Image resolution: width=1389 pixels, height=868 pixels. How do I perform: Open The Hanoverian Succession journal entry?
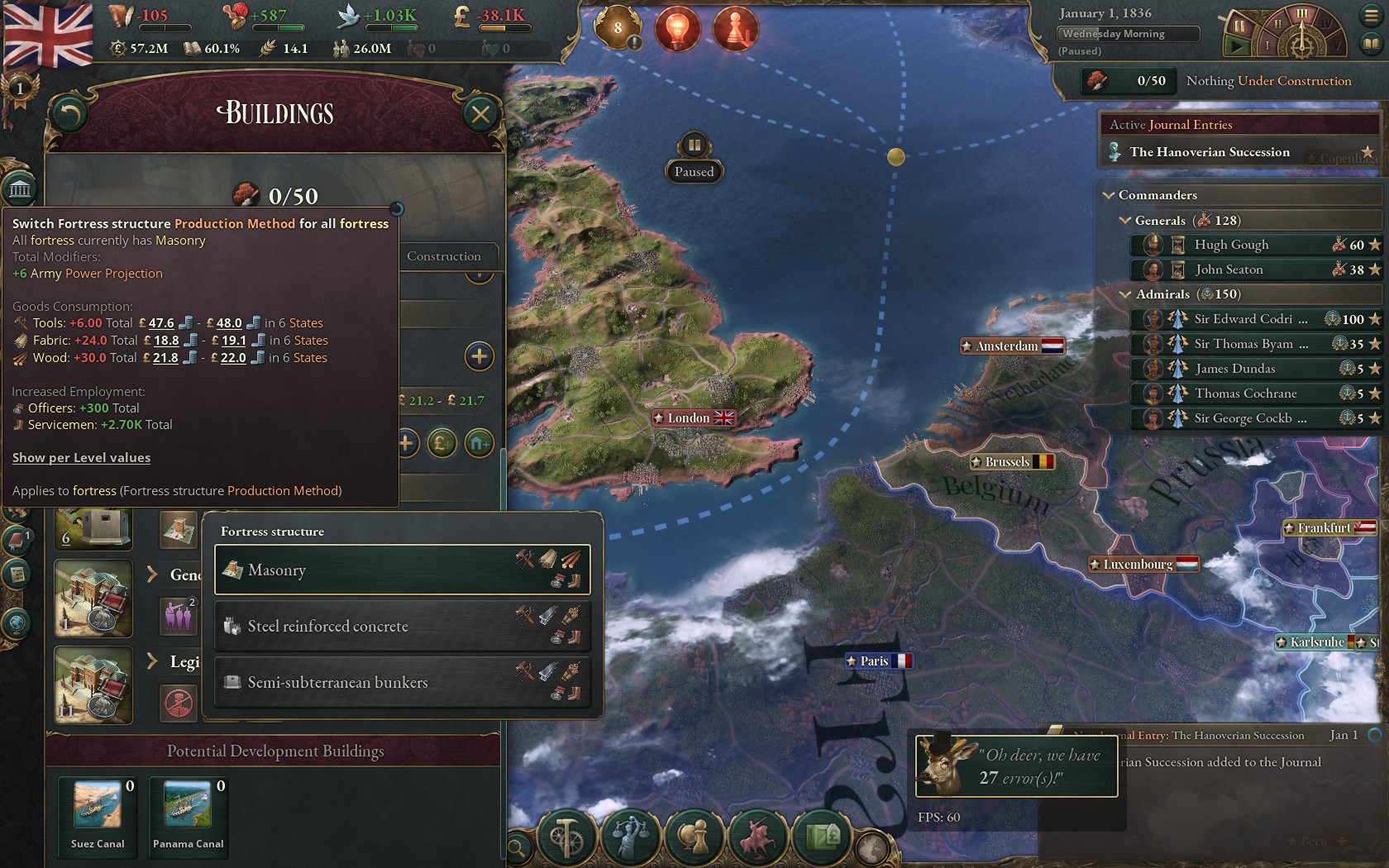(1210, 152)
